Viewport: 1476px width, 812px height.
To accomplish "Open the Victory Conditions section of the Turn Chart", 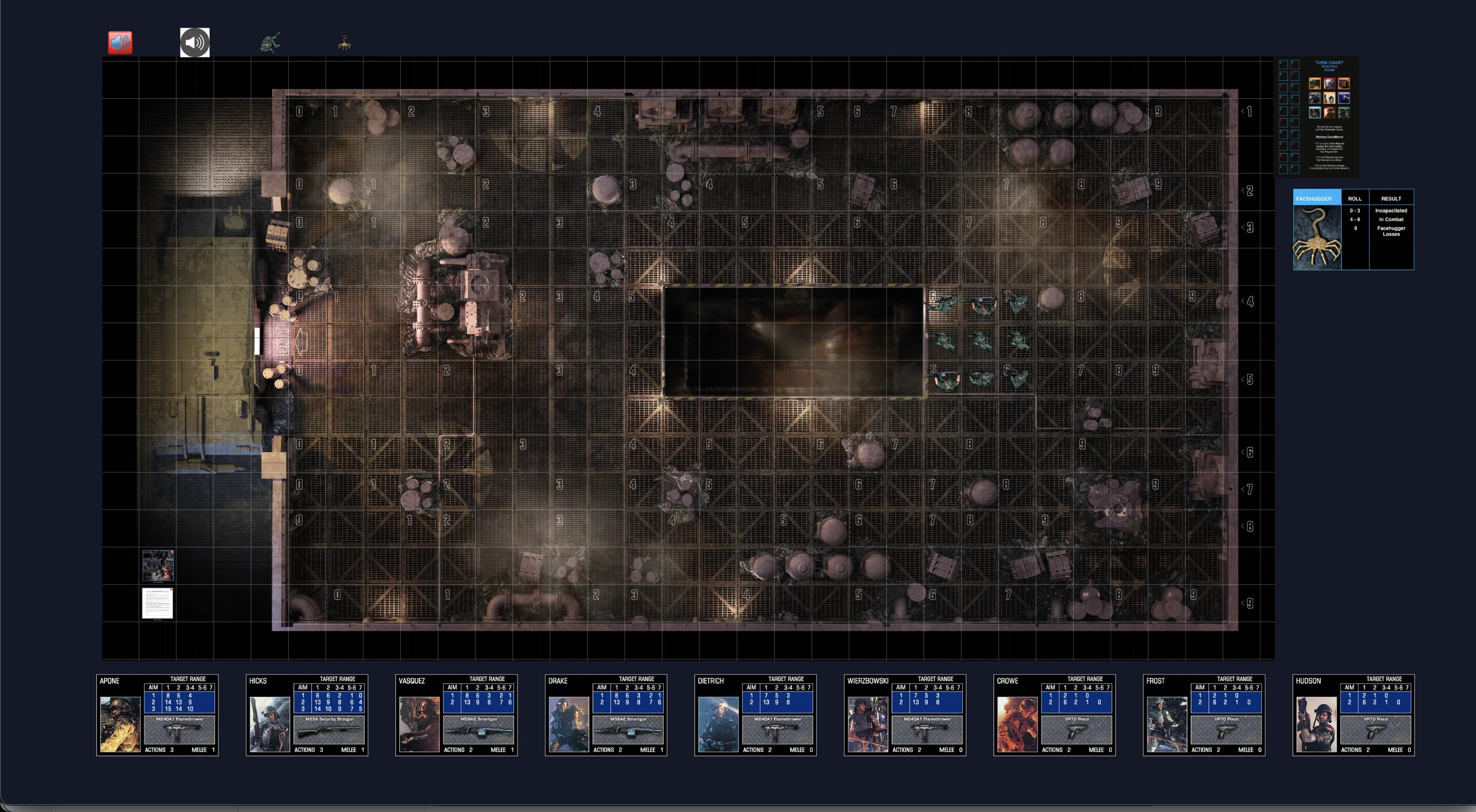I will [x=1330, y=137].
